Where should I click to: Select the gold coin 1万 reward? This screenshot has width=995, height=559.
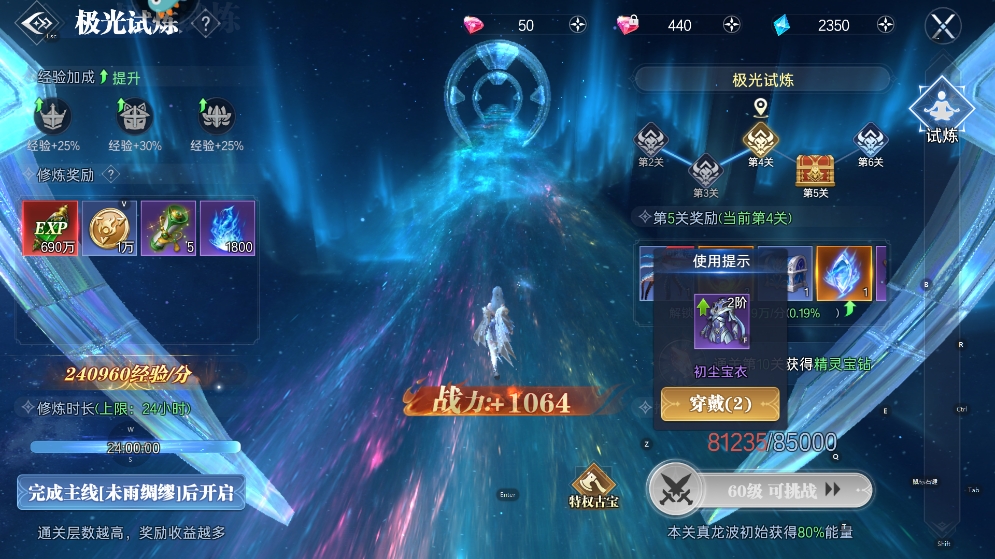coord(109,228)
